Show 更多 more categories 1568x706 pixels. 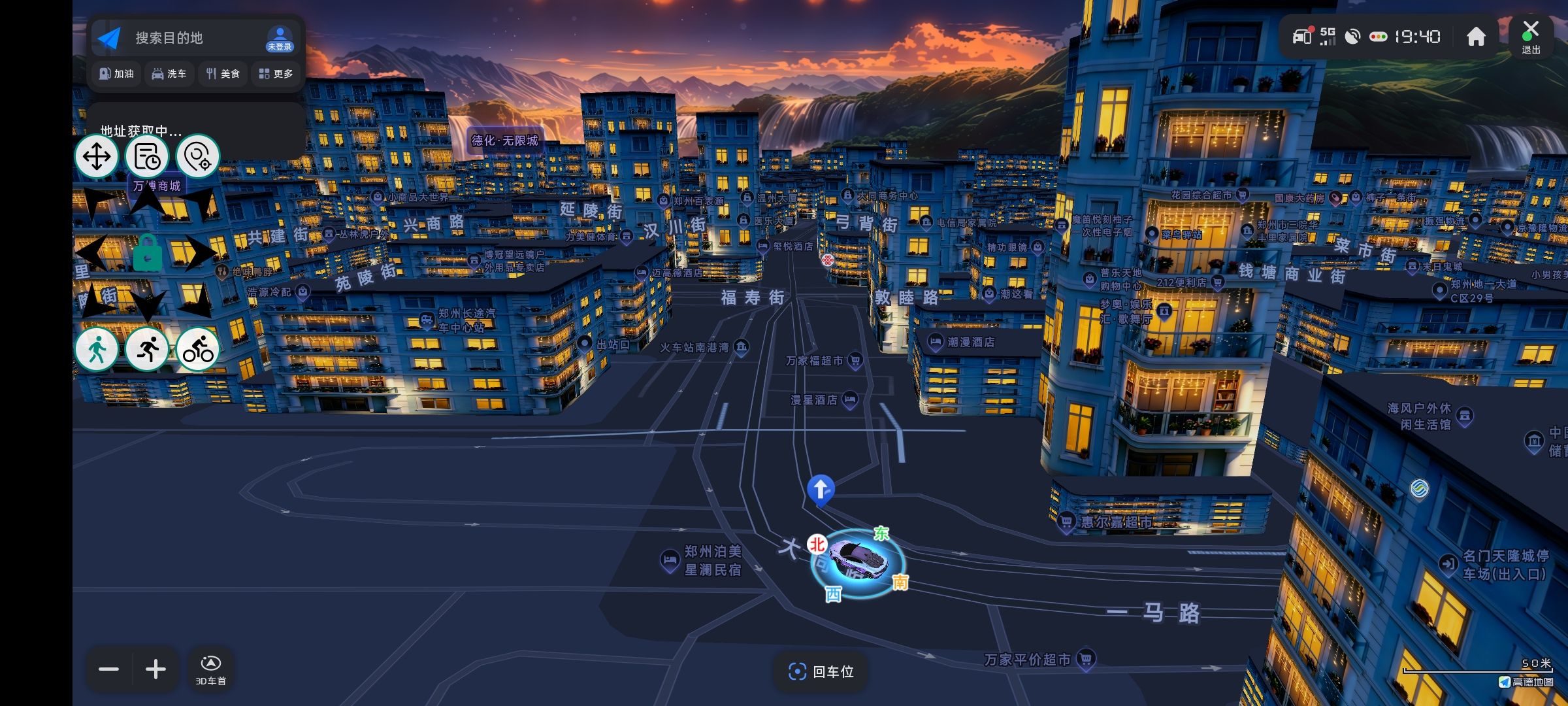276,74
